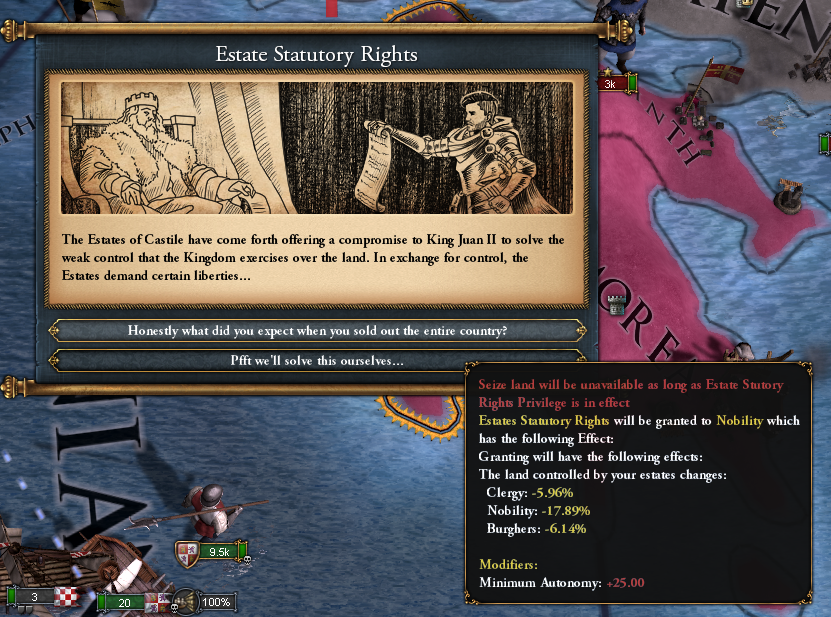Image resolution: width=831 pixels, height=617 pixels.
Task: Select the 9.5k army unit banner
Action: 212,551
